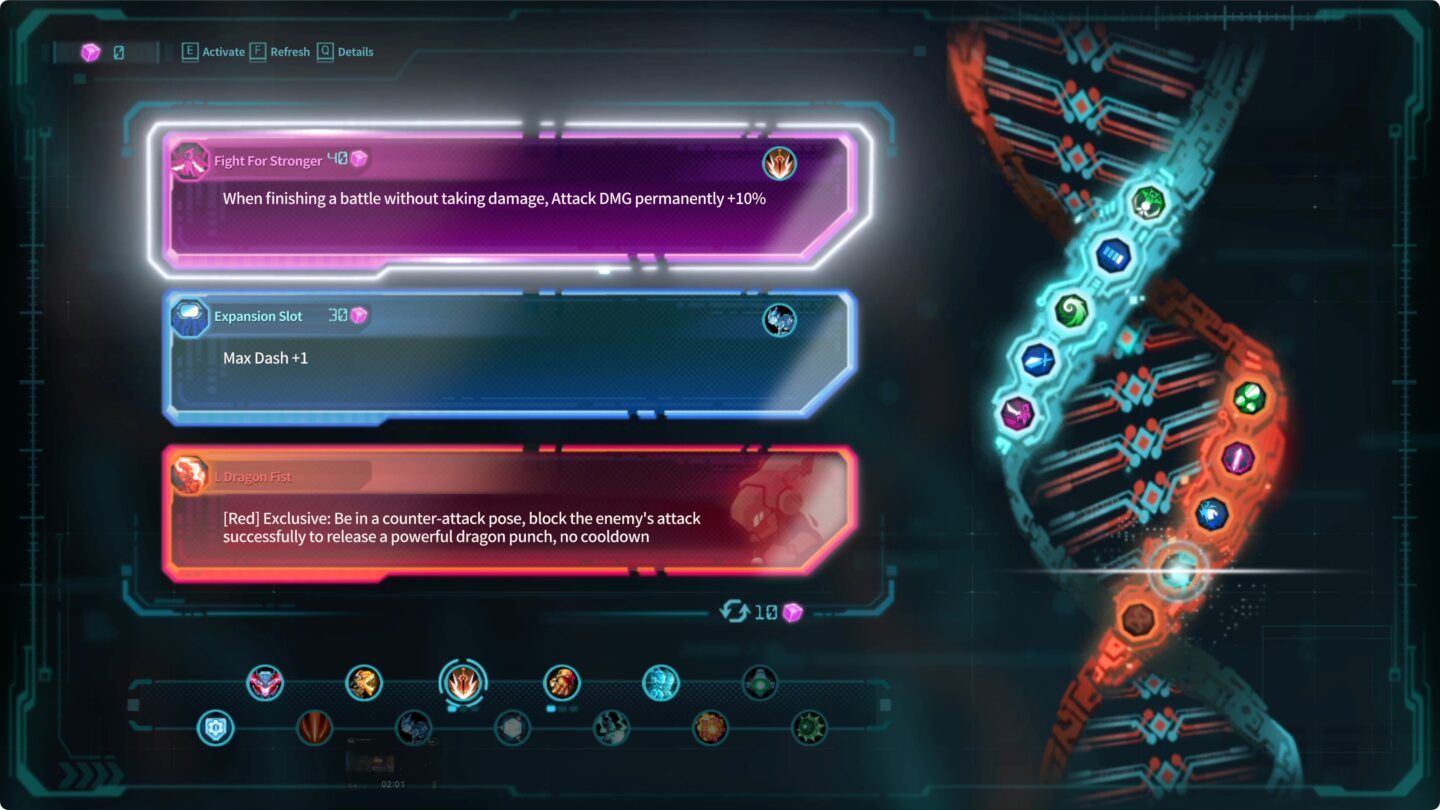The width and height of the screenshot is (1440, 810).
Task: Activate the selected gene with the E button
Action: 190,52
